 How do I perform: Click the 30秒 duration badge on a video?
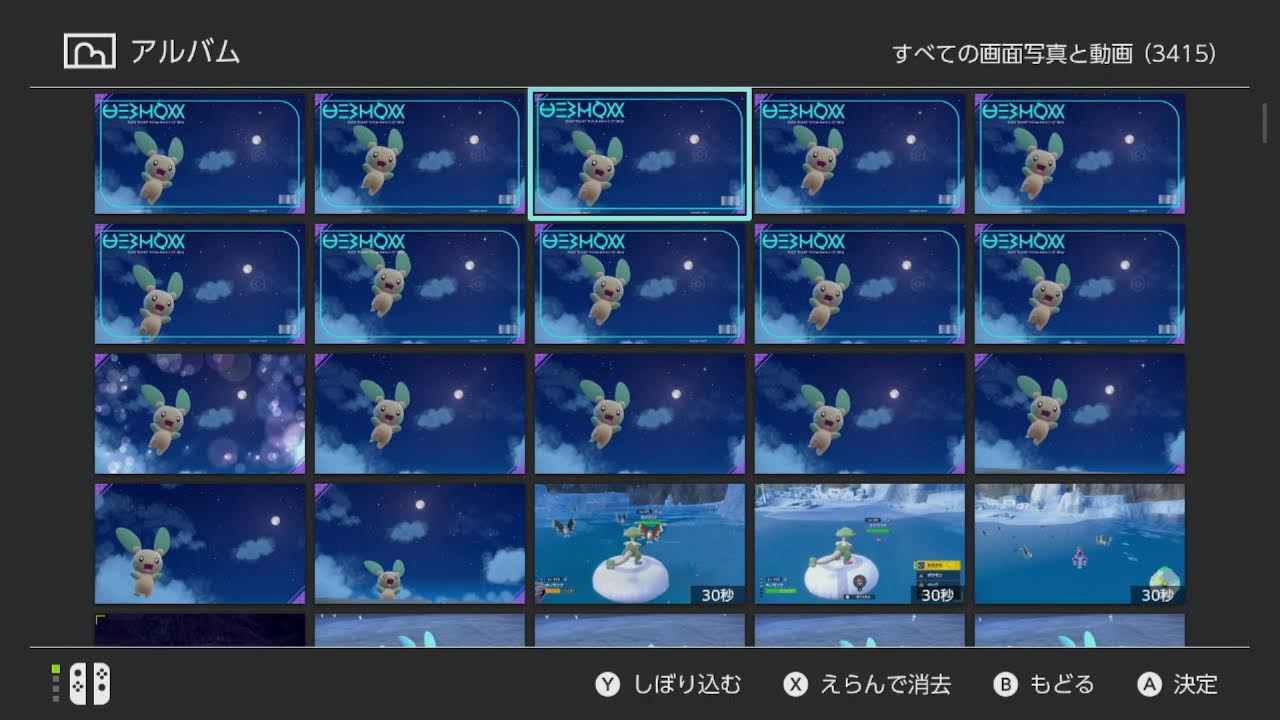[x=716, y=593]
